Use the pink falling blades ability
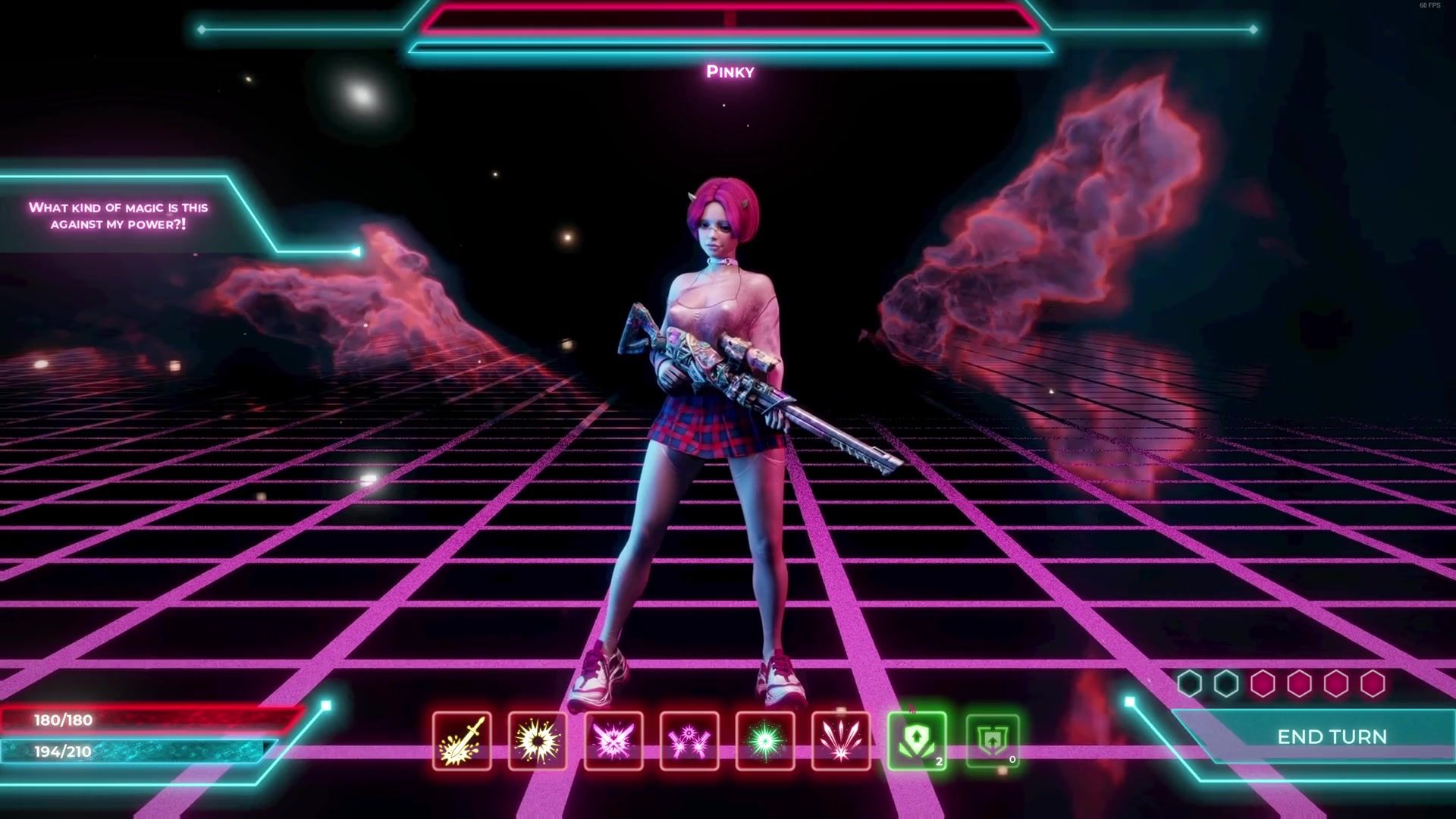Image resolution: width=1456 pixels, height=819 pixels. [841, 741]
